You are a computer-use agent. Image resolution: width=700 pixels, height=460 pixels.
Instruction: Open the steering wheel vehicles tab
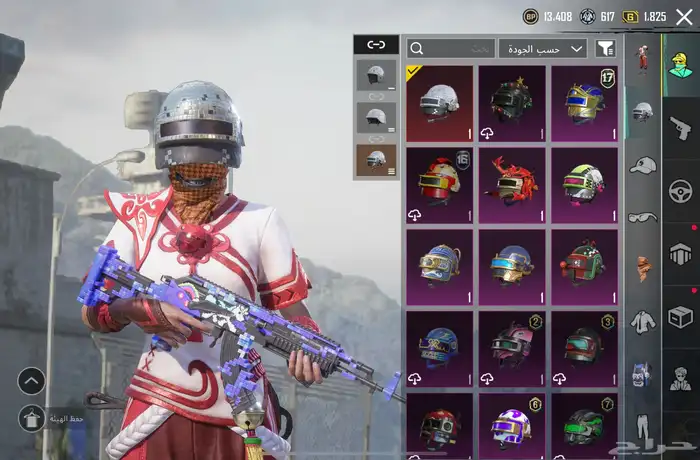click(x=681, y=190)
